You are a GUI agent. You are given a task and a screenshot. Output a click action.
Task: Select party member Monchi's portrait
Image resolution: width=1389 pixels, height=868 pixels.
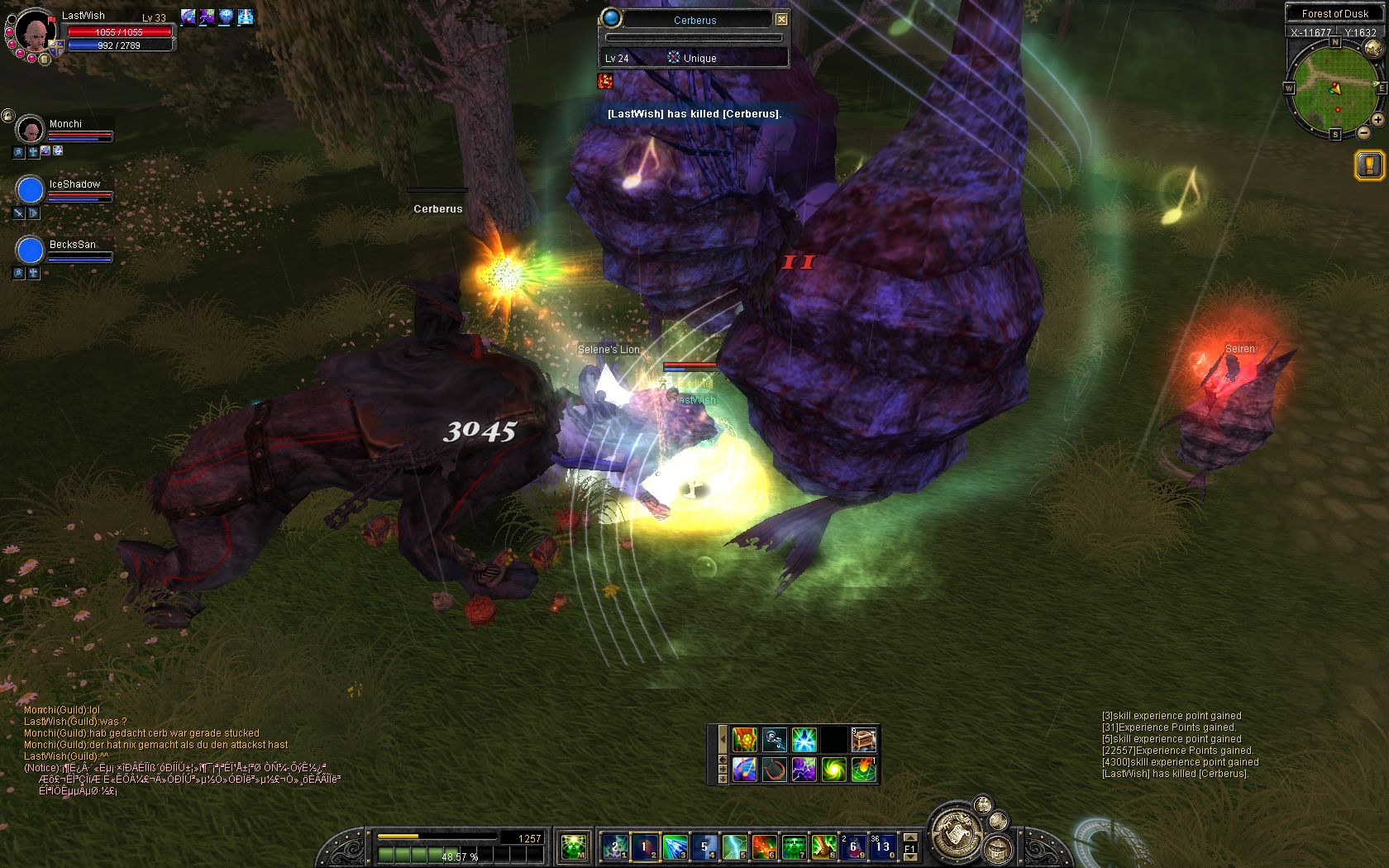tap(31, 130)
